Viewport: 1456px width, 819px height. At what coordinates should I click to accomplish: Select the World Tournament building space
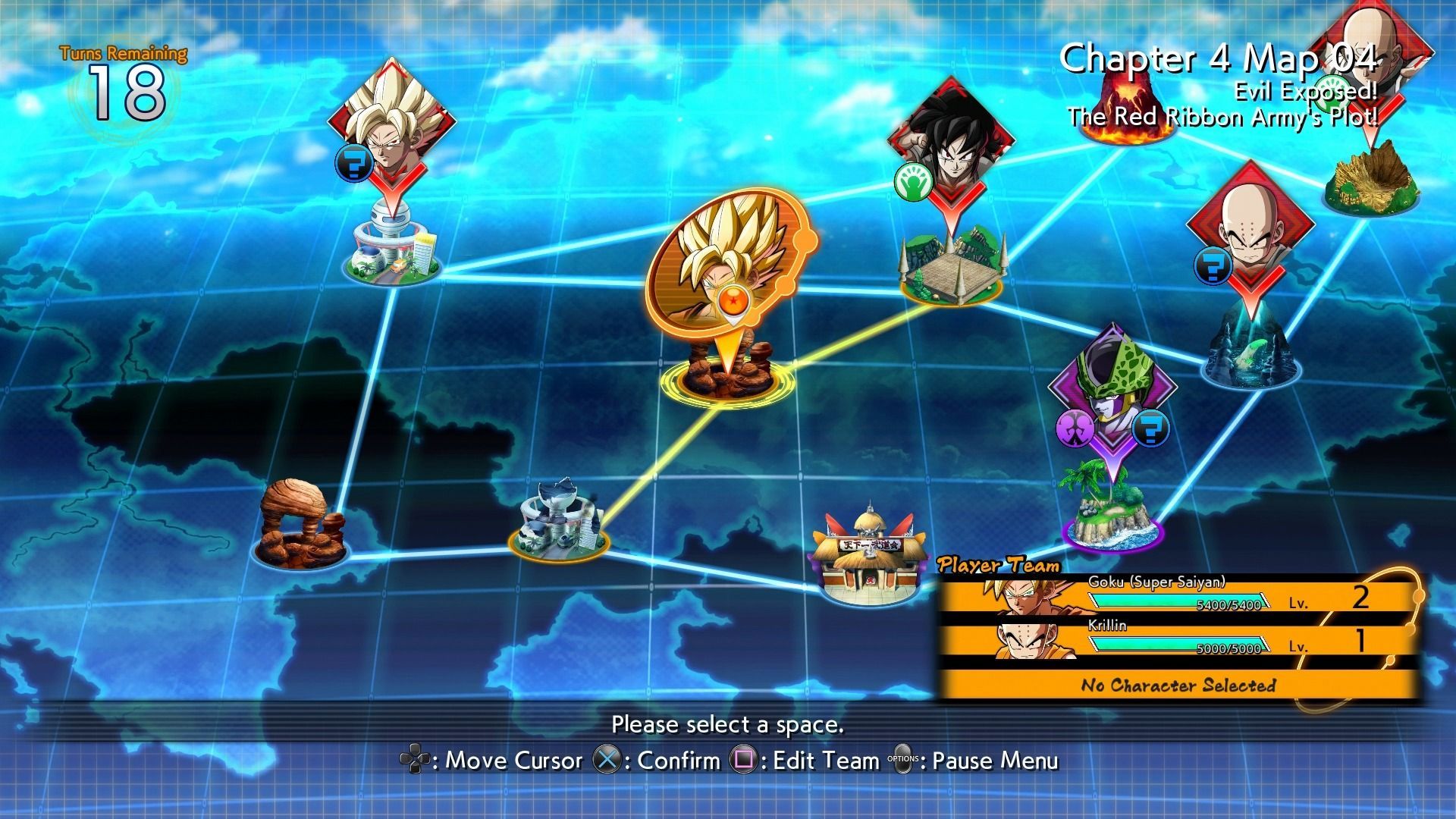tap(868, 554)
